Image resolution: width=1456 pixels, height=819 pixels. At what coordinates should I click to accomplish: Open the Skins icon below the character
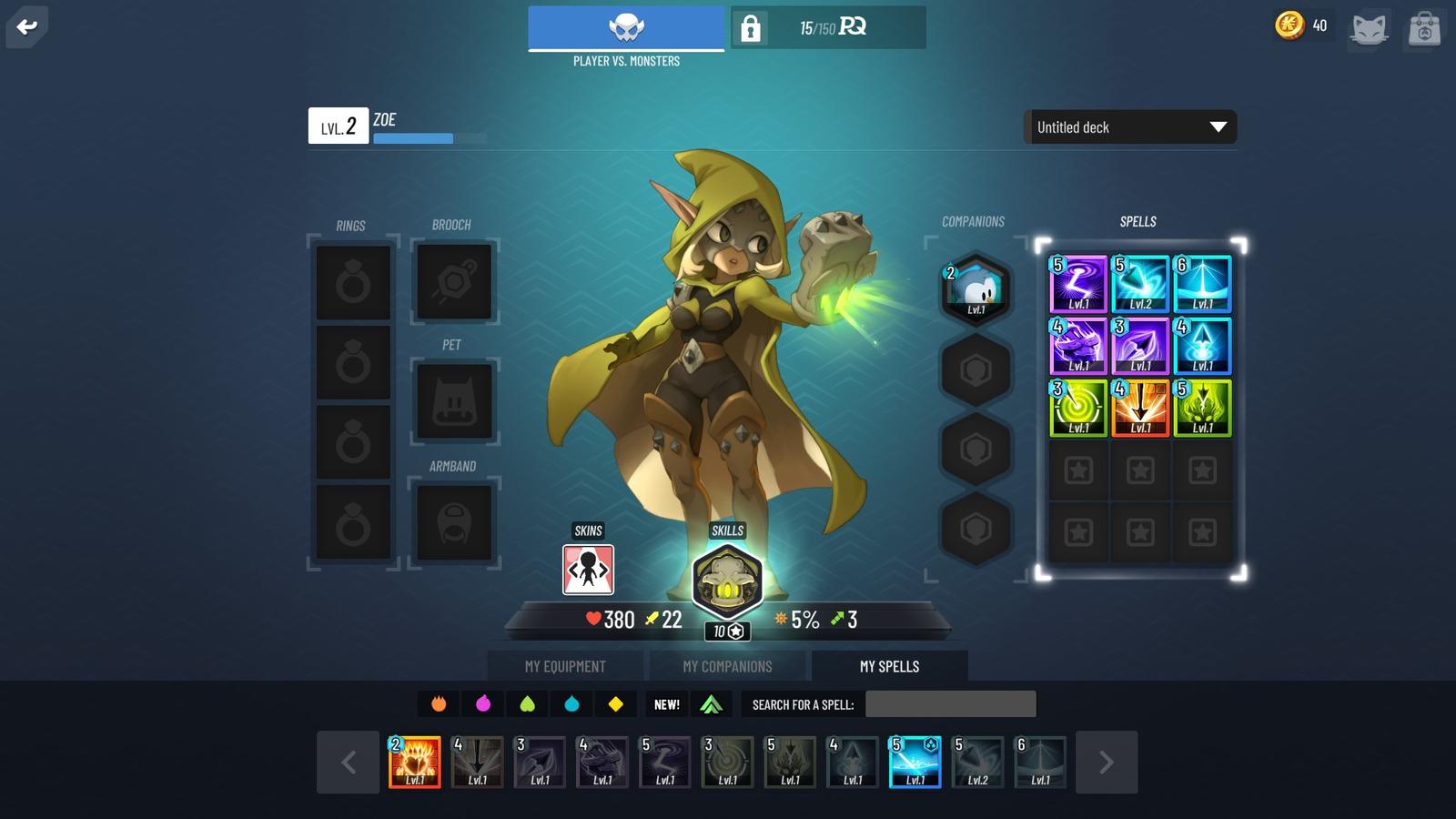[587, 570]
